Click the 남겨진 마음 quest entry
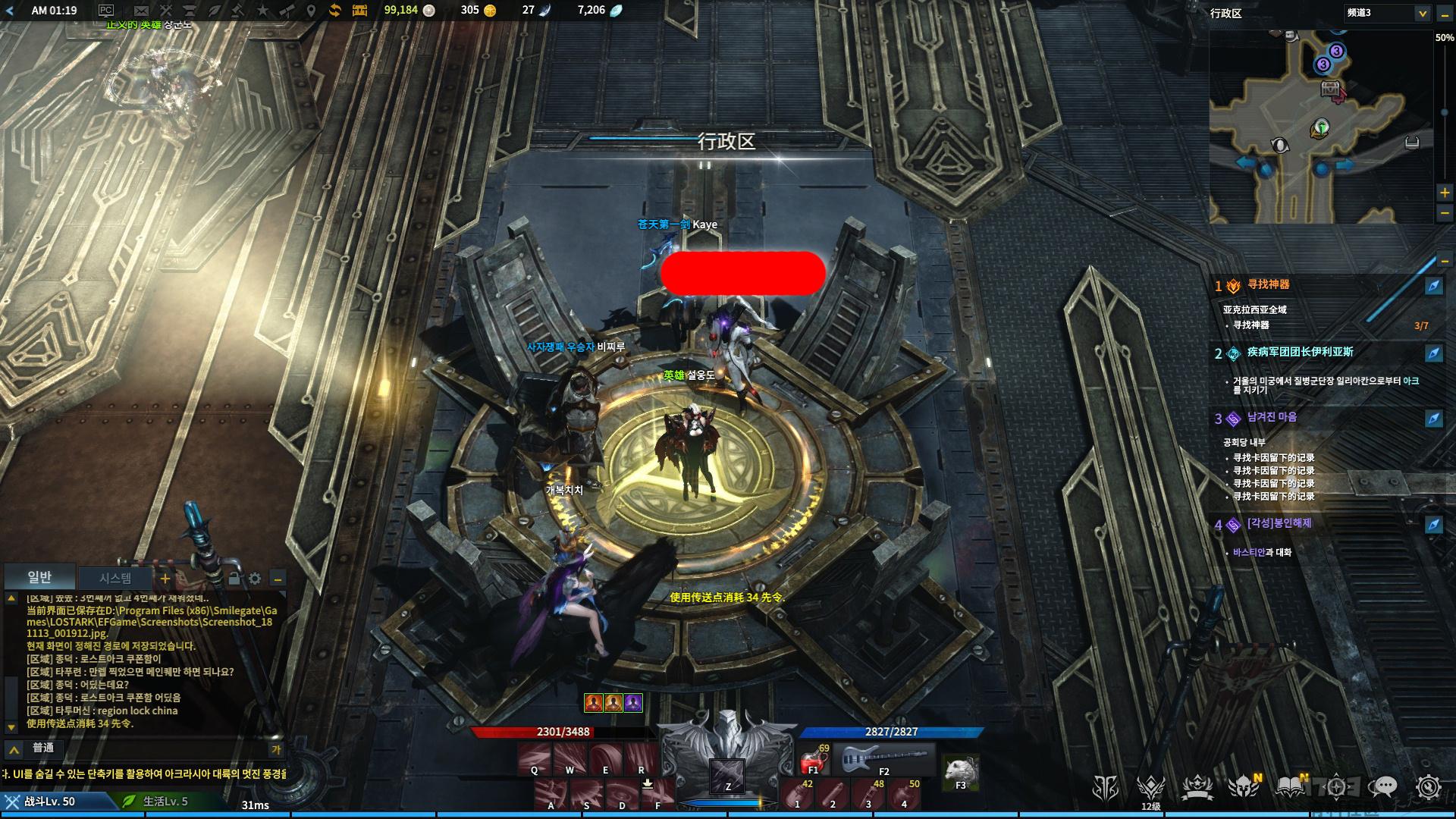This screenshot has height=819, width=1456. (1272, 418)
